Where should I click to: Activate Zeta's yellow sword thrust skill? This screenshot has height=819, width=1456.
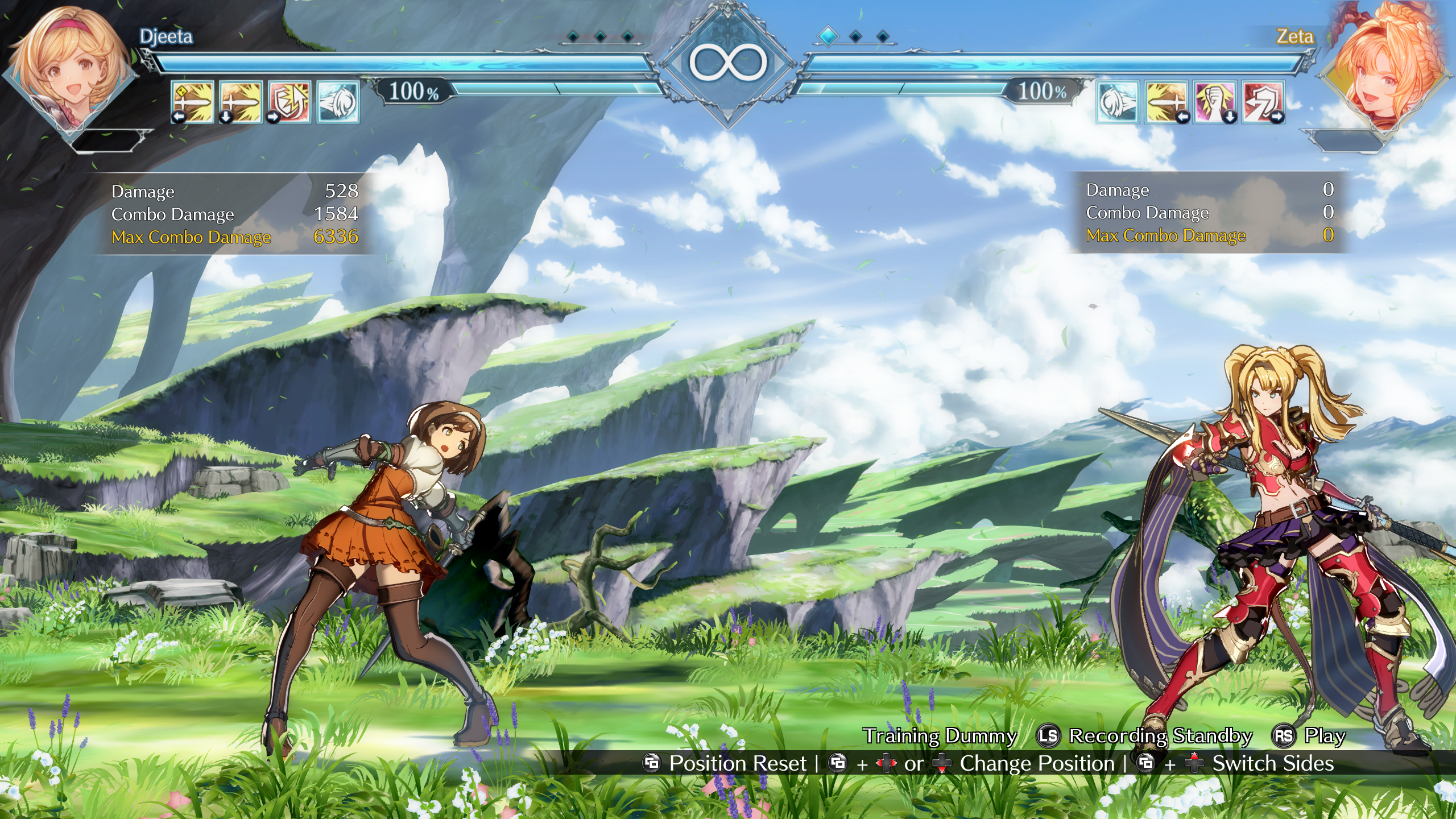pos(1166,102)
